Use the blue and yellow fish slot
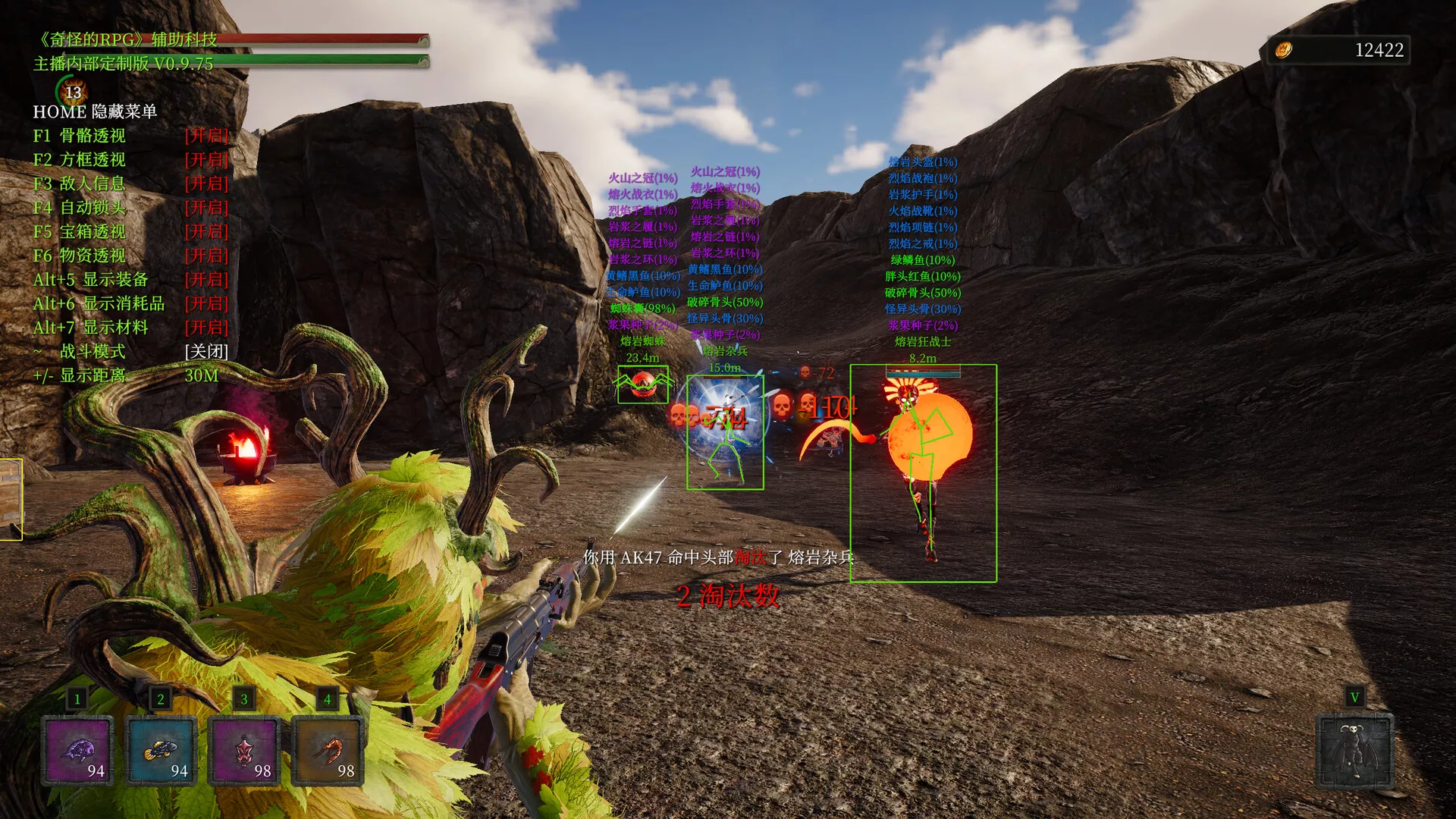 [x=161, y=751]
